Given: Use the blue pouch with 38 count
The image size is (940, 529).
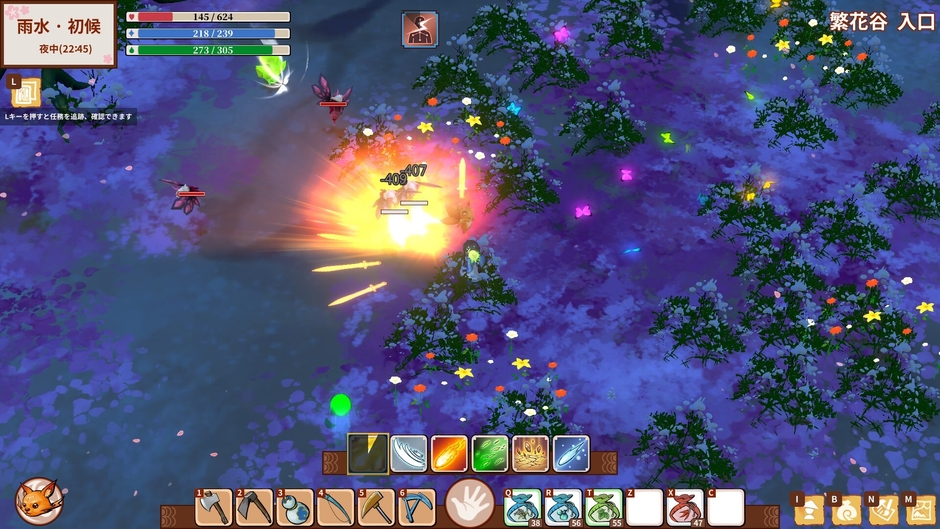Looking at the screenshot, I should tap(522, 507).
